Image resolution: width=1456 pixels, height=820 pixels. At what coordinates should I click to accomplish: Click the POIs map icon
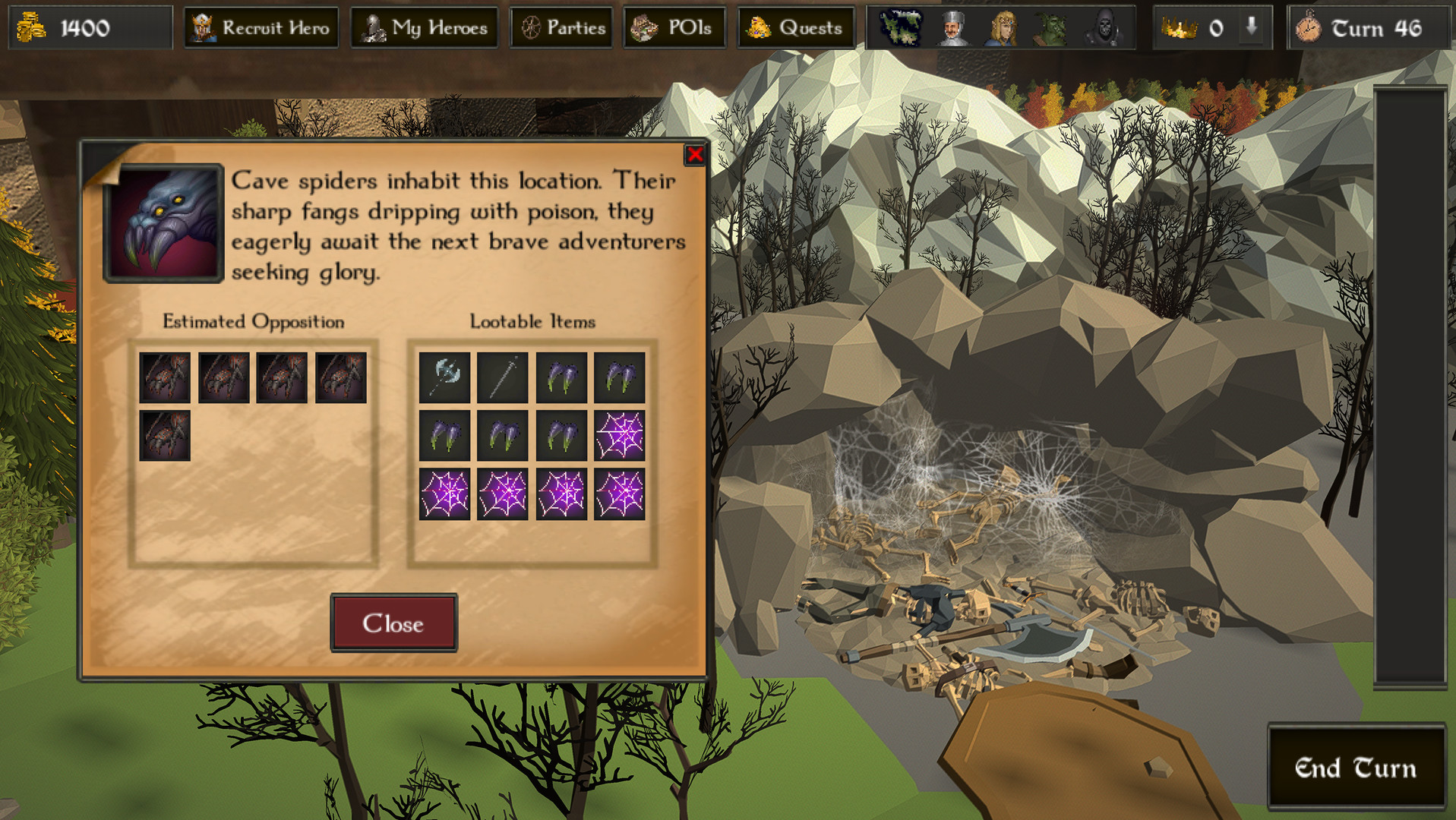pyautogui.click(x=644, y=27)
